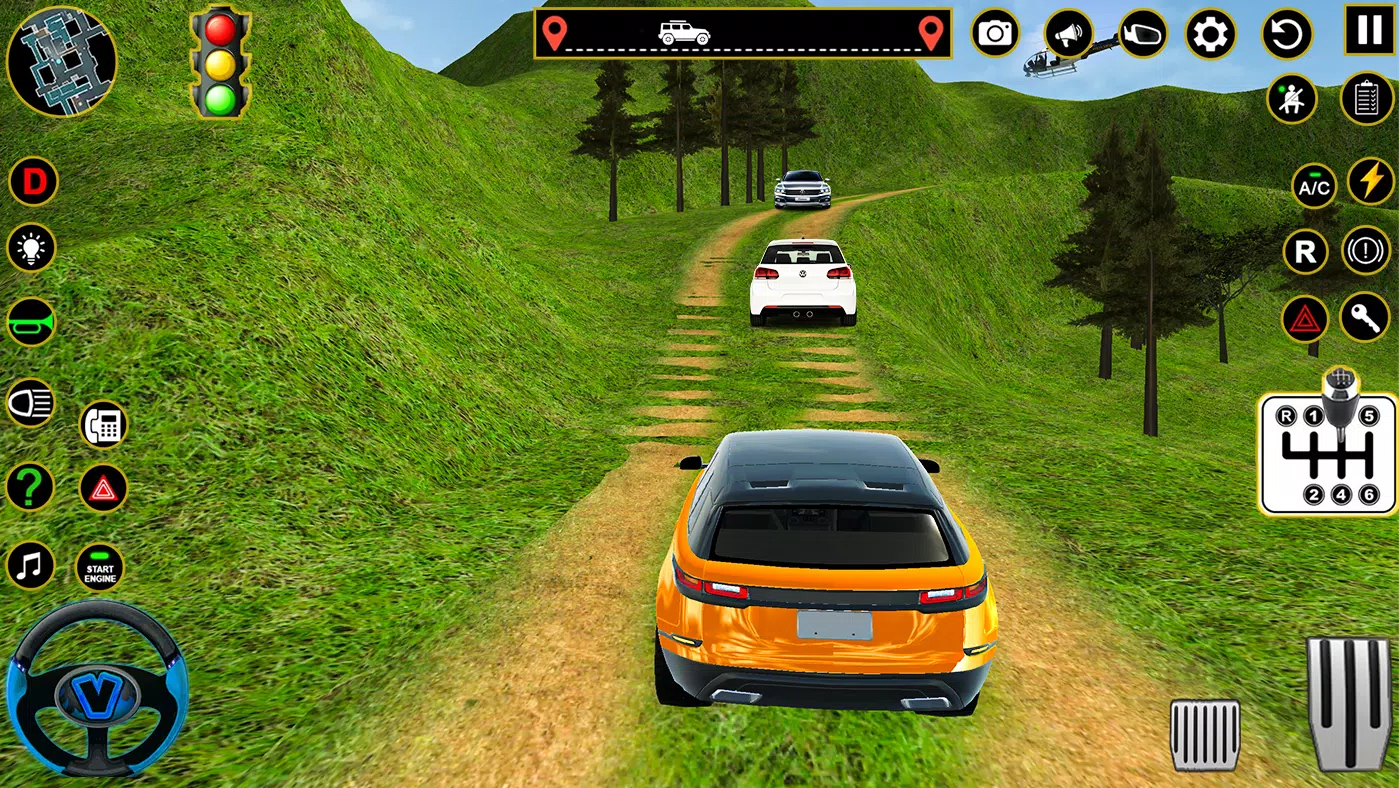Step on the brake pedal
The width and height of the screenshot is (1399, 788).
coord(1205,735)
